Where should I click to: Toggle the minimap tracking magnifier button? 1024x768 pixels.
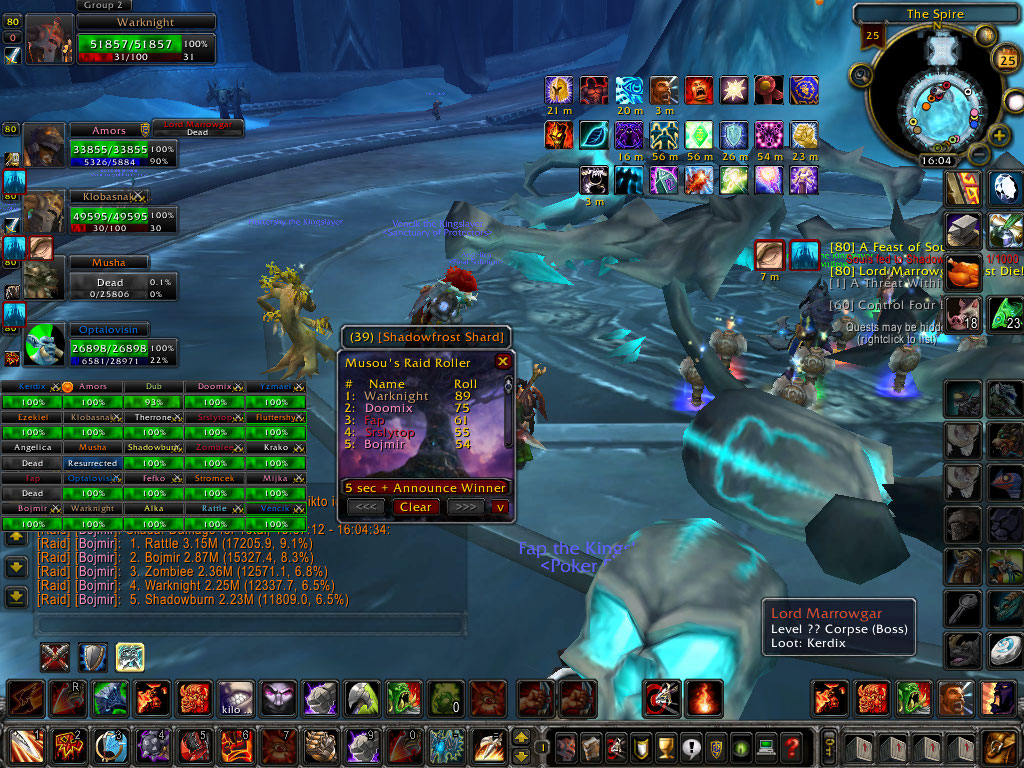[x=860, y=75]
